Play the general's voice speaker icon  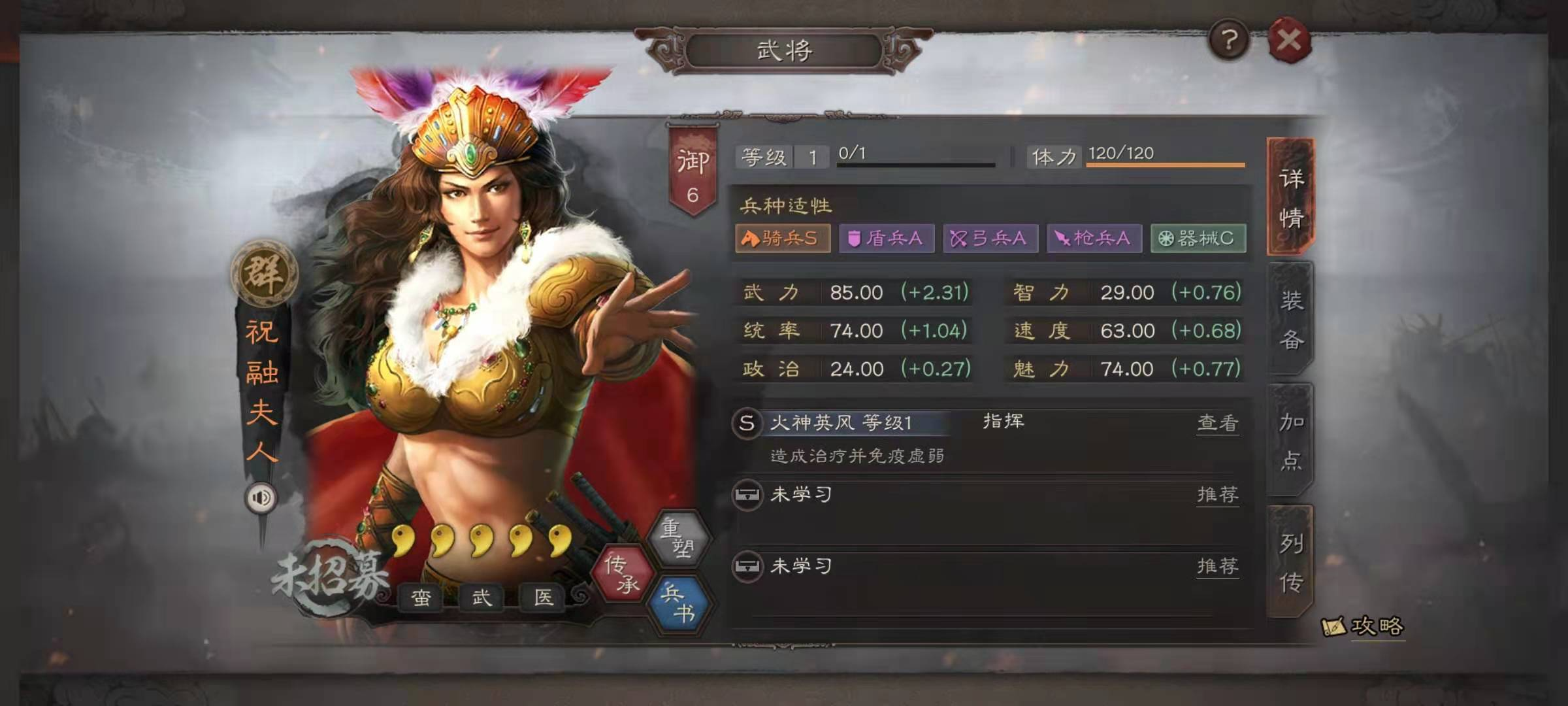pos(261,498)
